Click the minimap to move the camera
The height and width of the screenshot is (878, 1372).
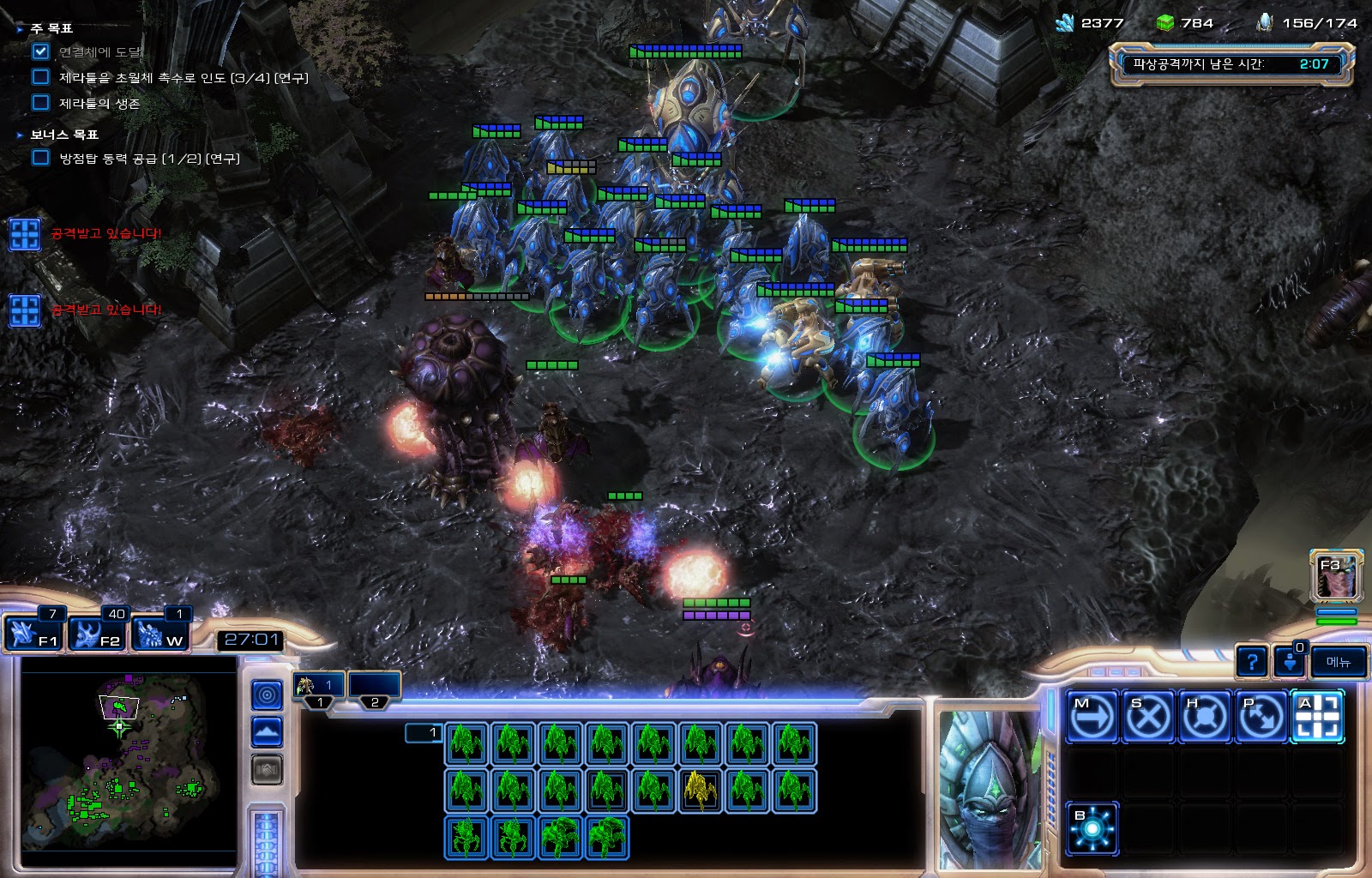pyautogui.click(x=129, y=755)
